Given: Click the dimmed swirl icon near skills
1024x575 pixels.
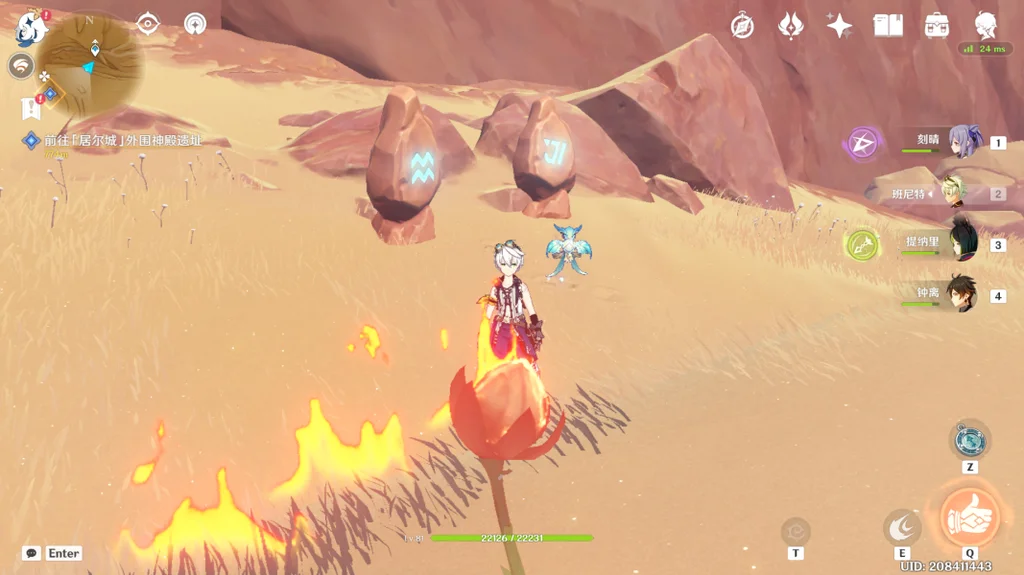Looking at the screenshot, I should [x=796, y=530].
